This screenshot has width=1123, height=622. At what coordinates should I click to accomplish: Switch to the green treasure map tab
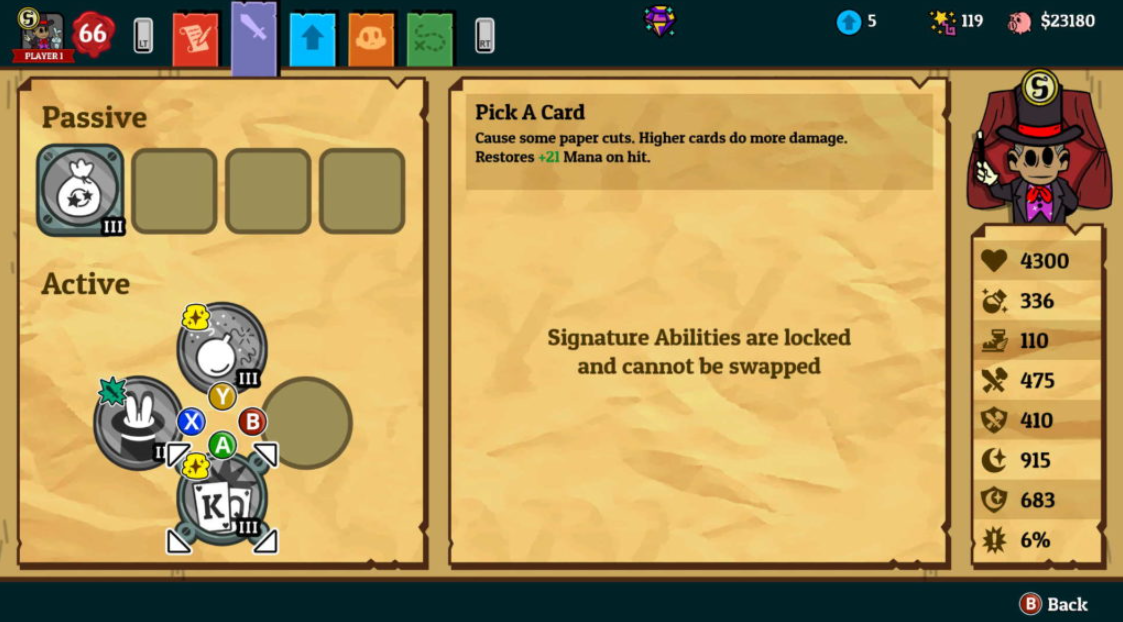[430, 38]
